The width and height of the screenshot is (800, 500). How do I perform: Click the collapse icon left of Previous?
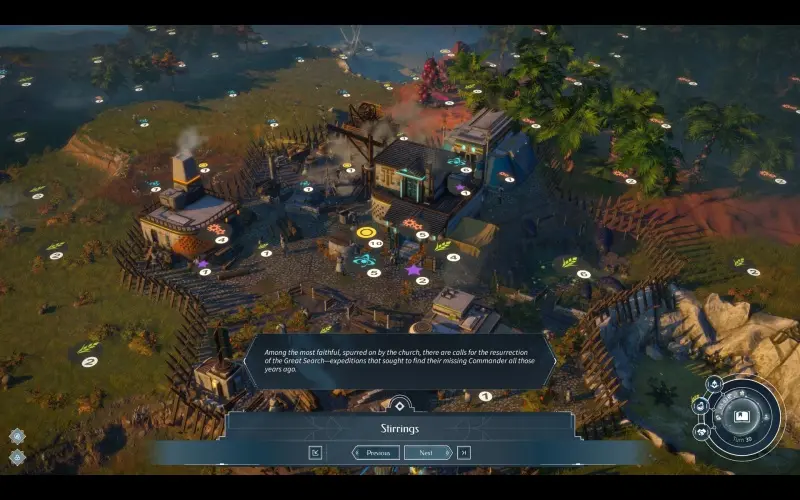coord(316,452)
